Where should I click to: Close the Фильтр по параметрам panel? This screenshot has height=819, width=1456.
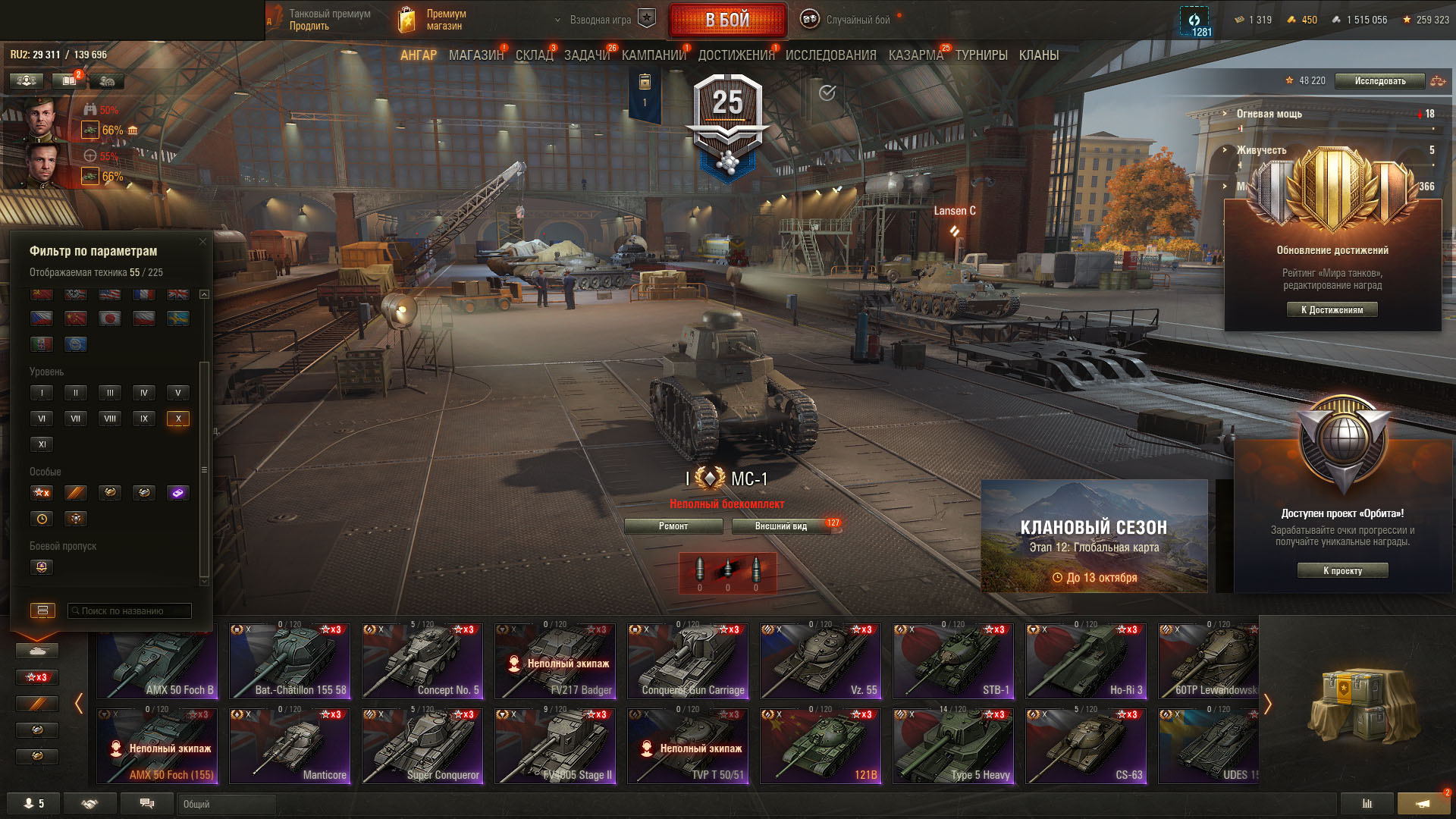(x=202, y=242)
